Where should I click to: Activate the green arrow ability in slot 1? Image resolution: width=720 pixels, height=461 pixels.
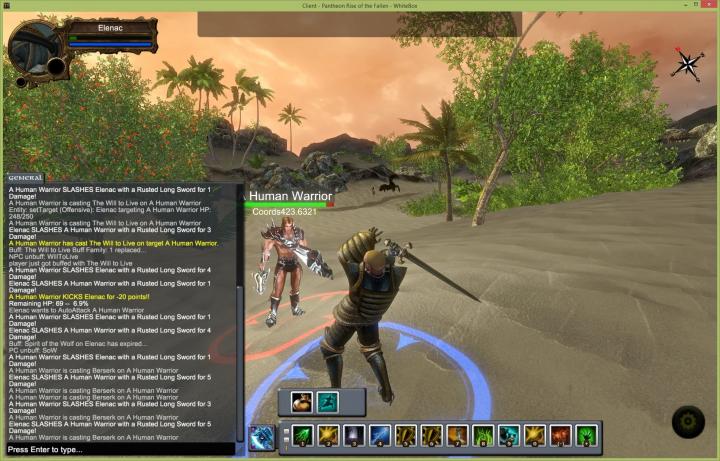(302, 436)
